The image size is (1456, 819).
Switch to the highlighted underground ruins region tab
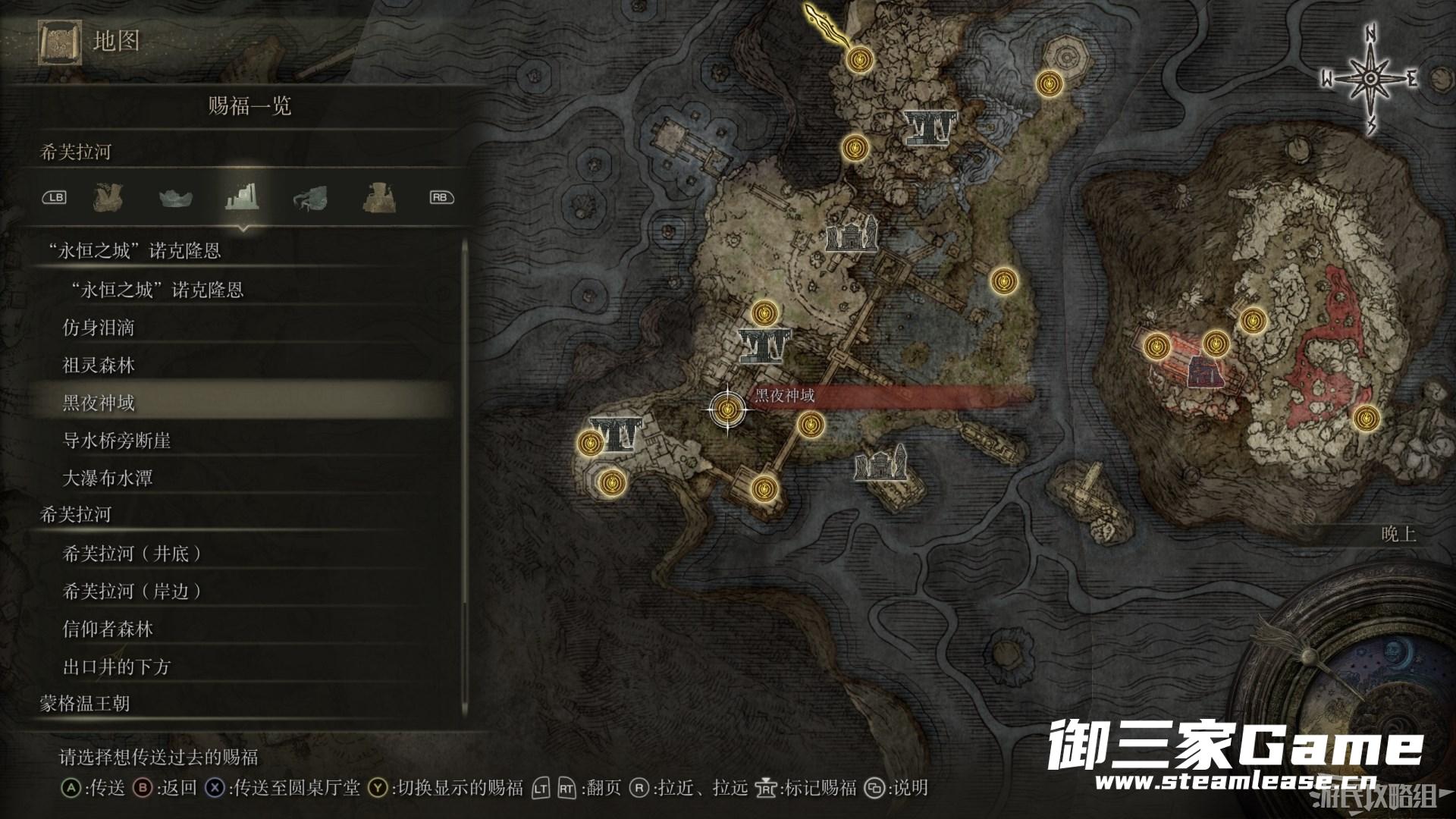[243, 197]
